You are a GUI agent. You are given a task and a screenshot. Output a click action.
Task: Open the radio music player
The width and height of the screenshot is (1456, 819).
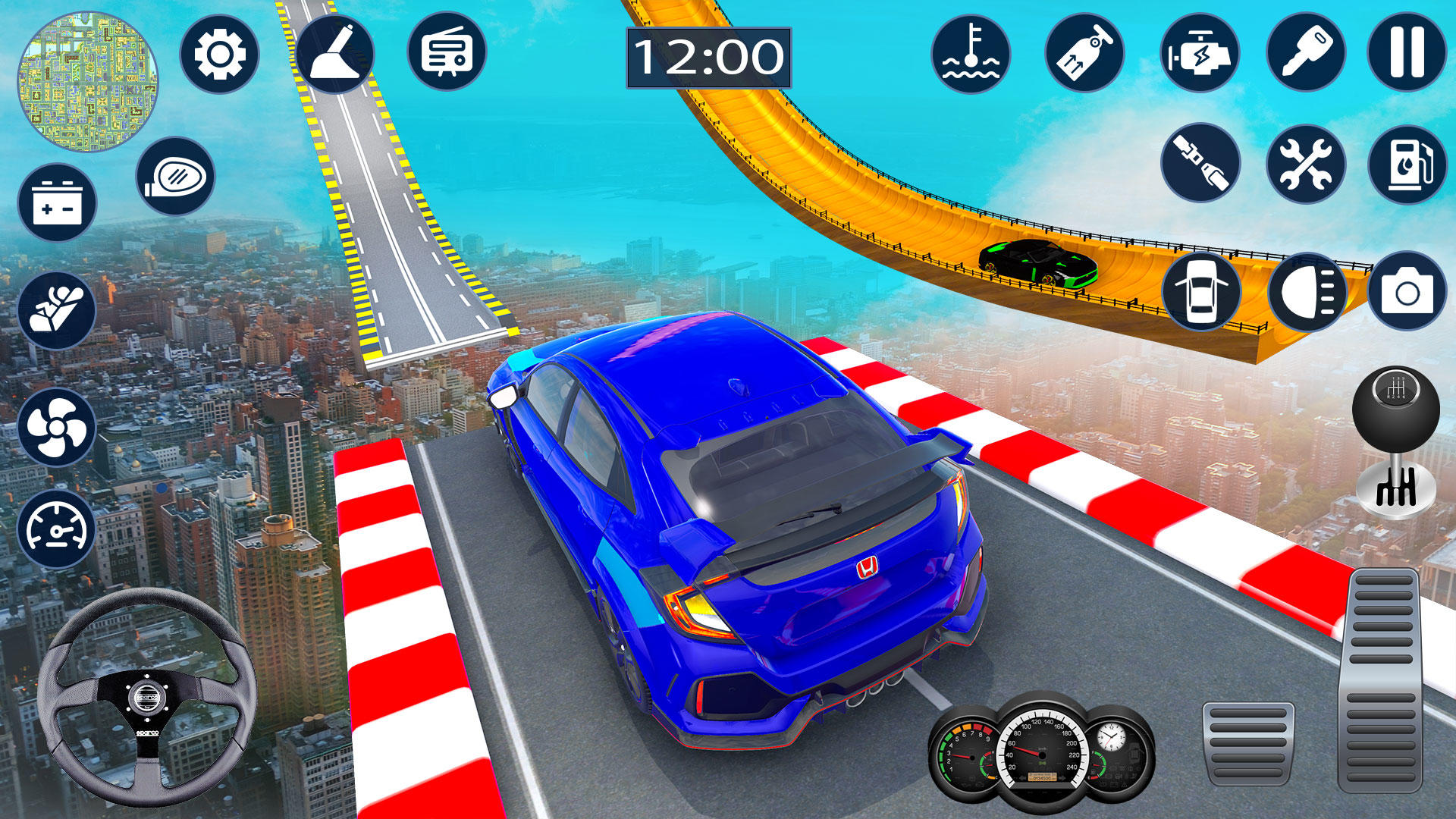pyautogui.click(x=447, y=53)
